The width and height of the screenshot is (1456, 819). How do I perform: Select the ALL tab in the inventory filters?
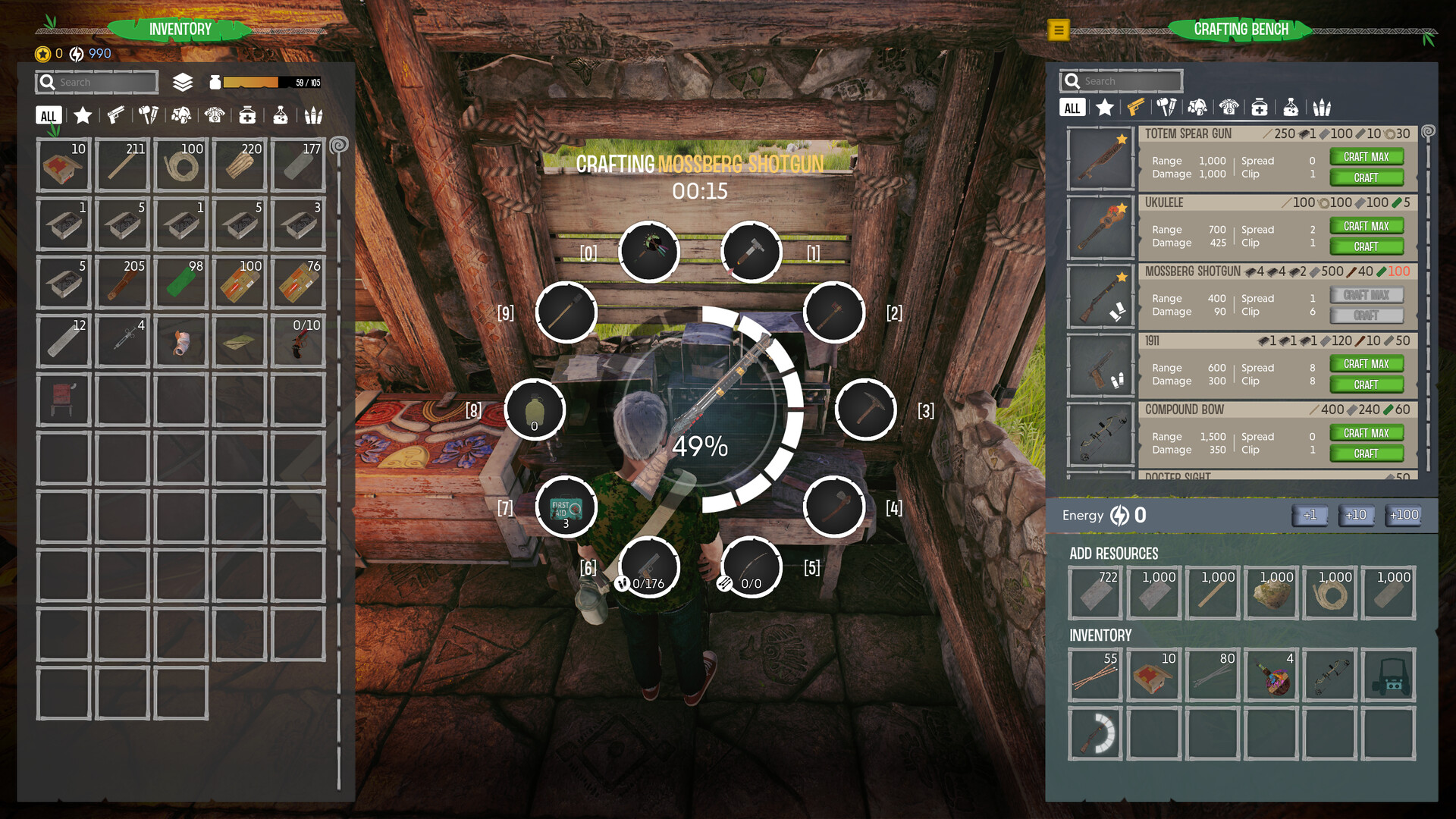[x=48, y=115]
